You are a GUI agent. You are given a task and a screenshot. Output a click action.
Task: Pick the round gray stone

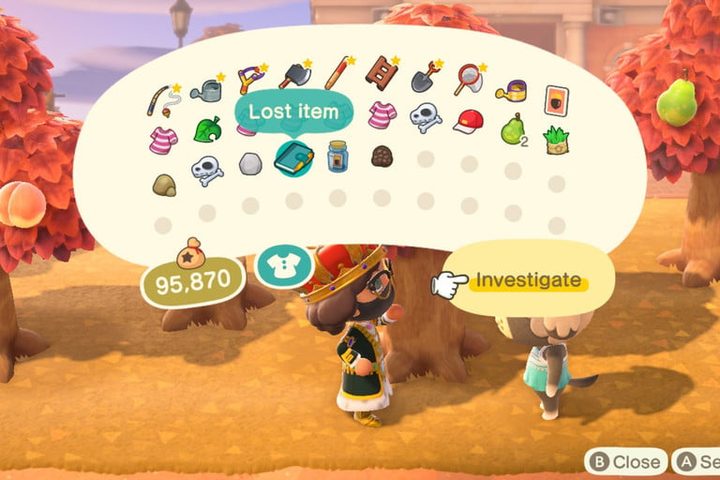coord(250,163)
